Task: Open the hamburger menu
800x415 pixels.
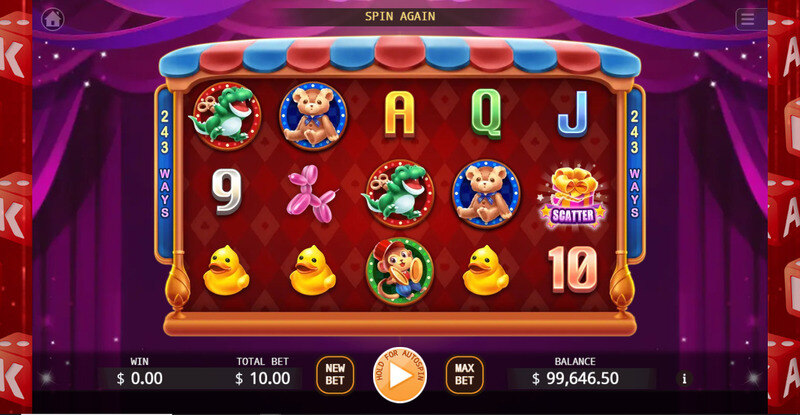Action: 748,19
